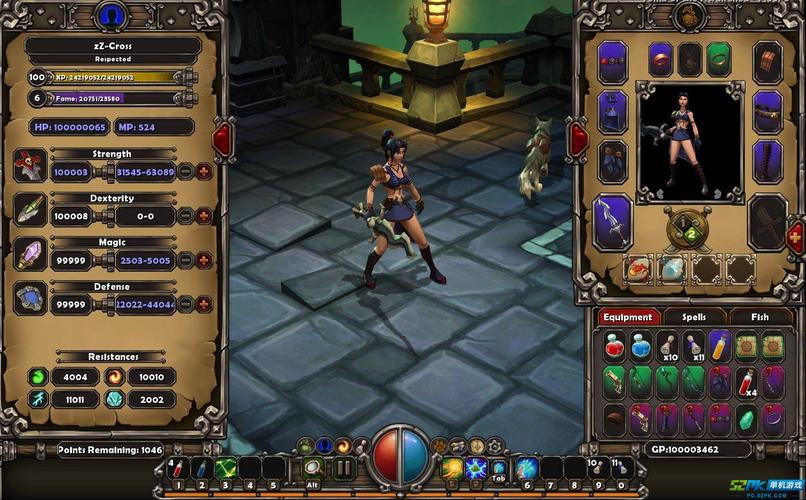Viewport: 806px width, 500px height.
Task: Select the equipped gold ring slot
Action: coord(660,59)
